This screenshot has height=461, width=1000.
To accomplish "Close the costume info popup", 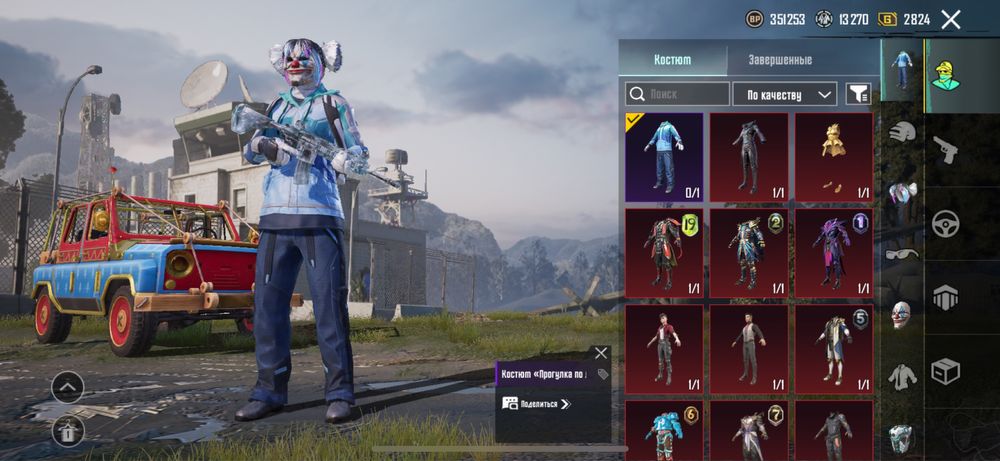I will click(x=600, y=353).
